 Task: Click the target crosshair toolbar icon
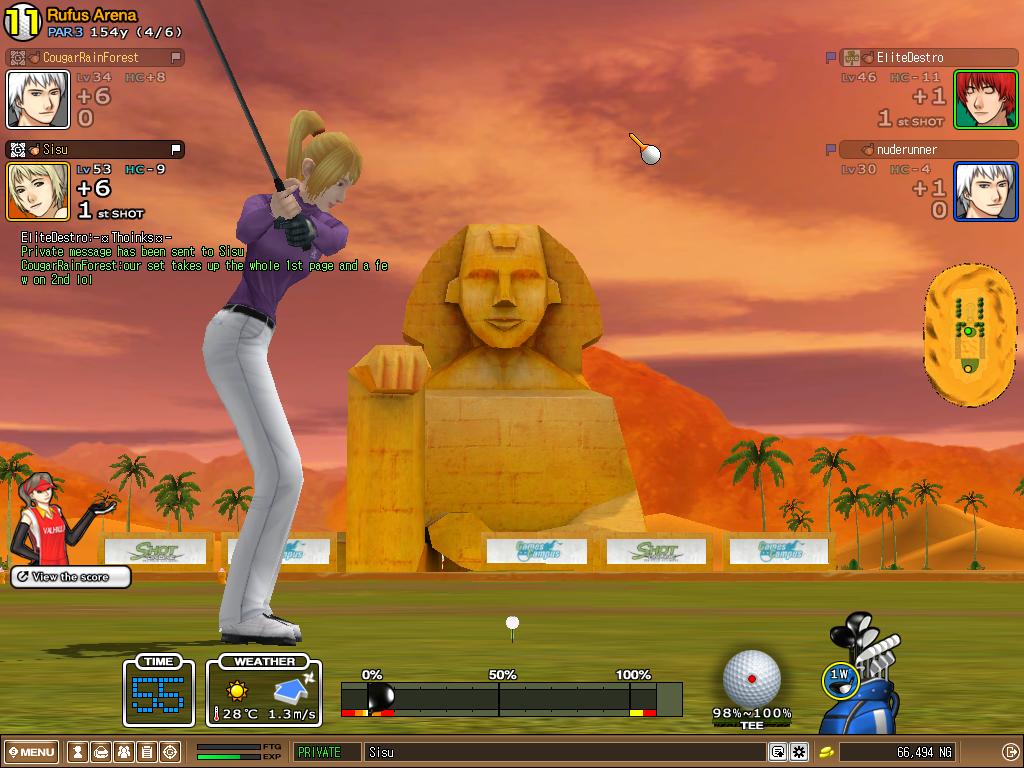pos(170,752)
